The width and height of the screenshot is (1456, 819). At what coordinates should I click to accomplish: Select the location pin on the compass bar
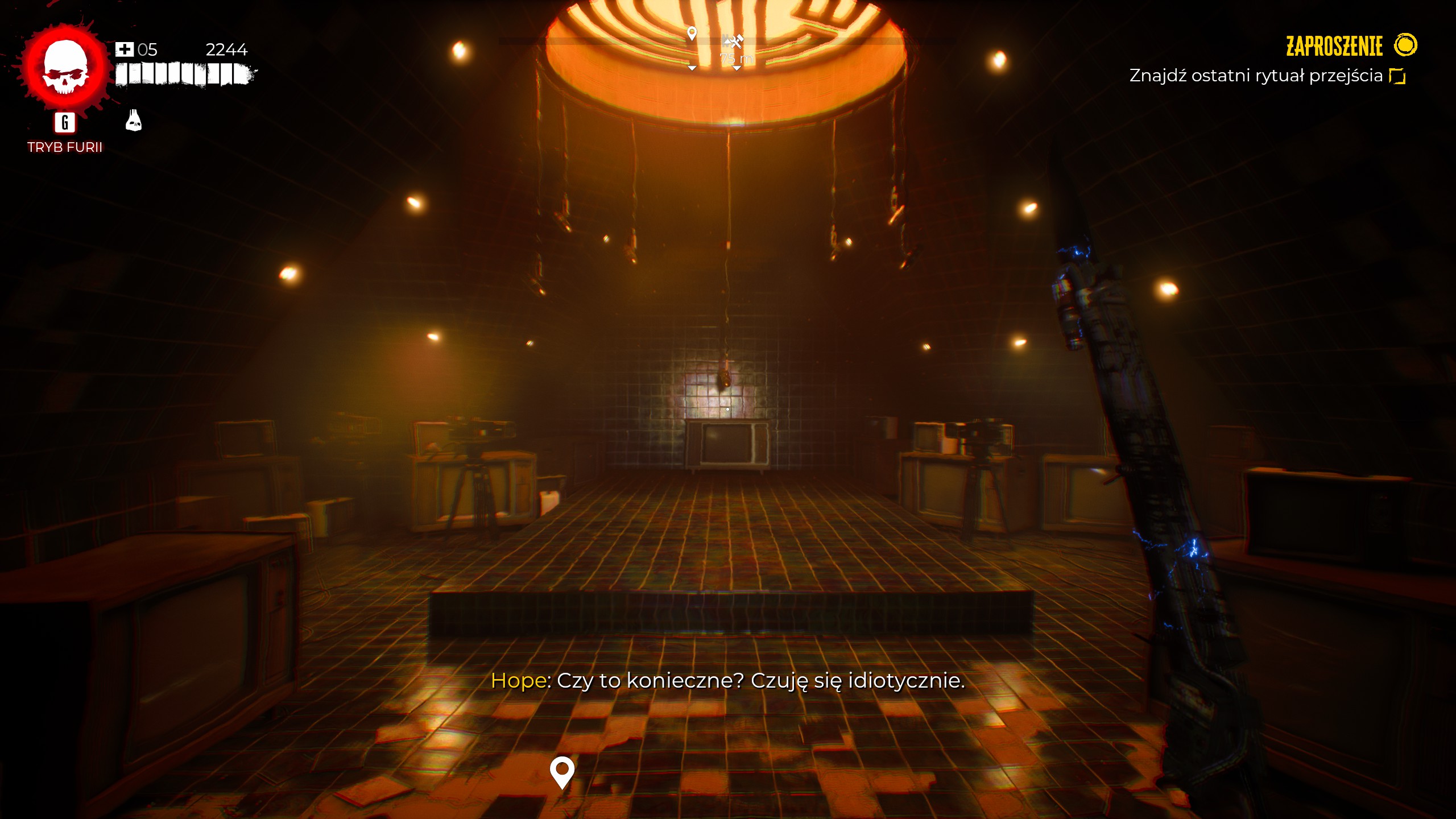click(x=692, y=34)
